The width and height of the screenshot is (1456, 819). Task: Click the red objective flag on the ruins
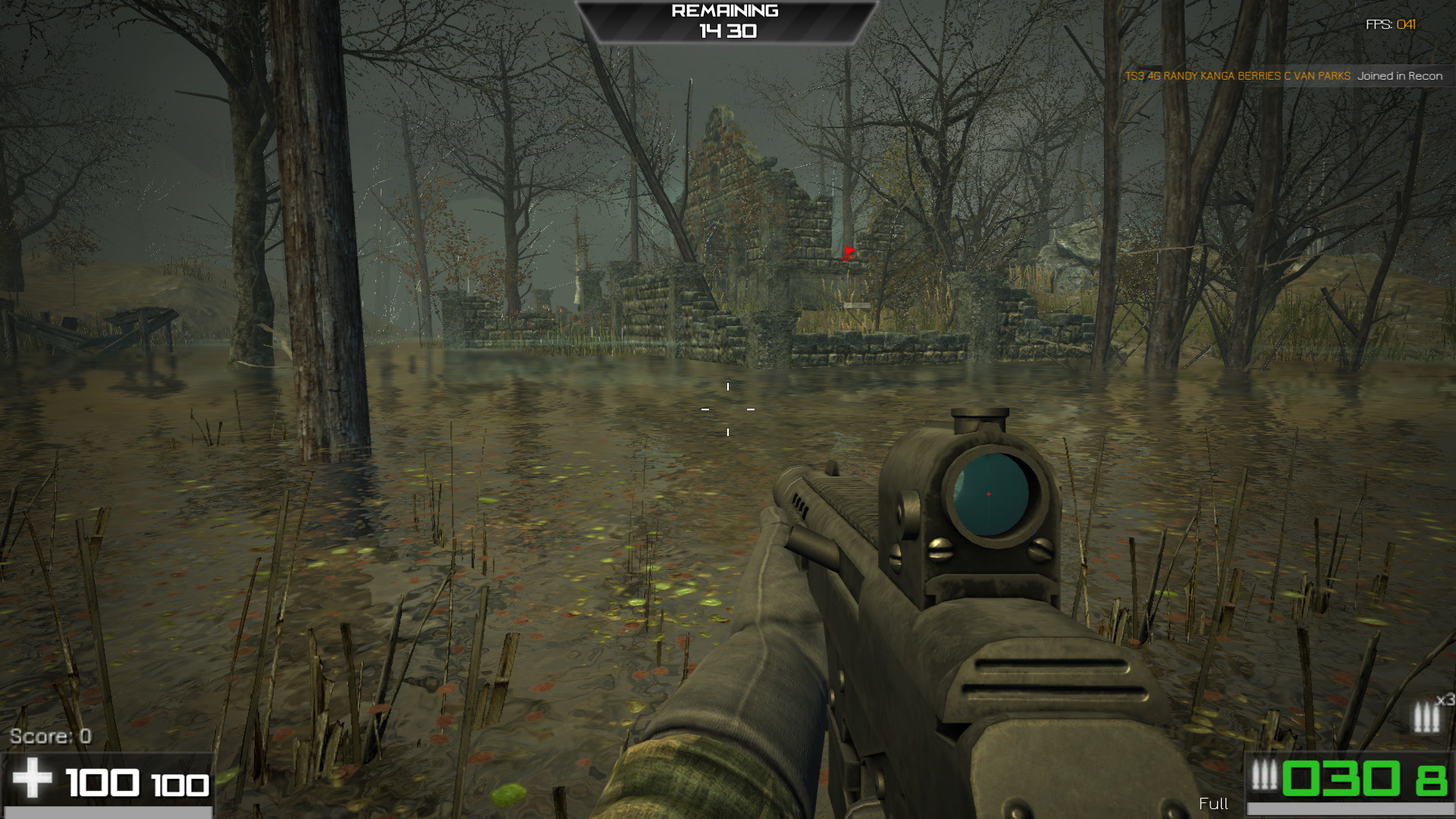848,254
